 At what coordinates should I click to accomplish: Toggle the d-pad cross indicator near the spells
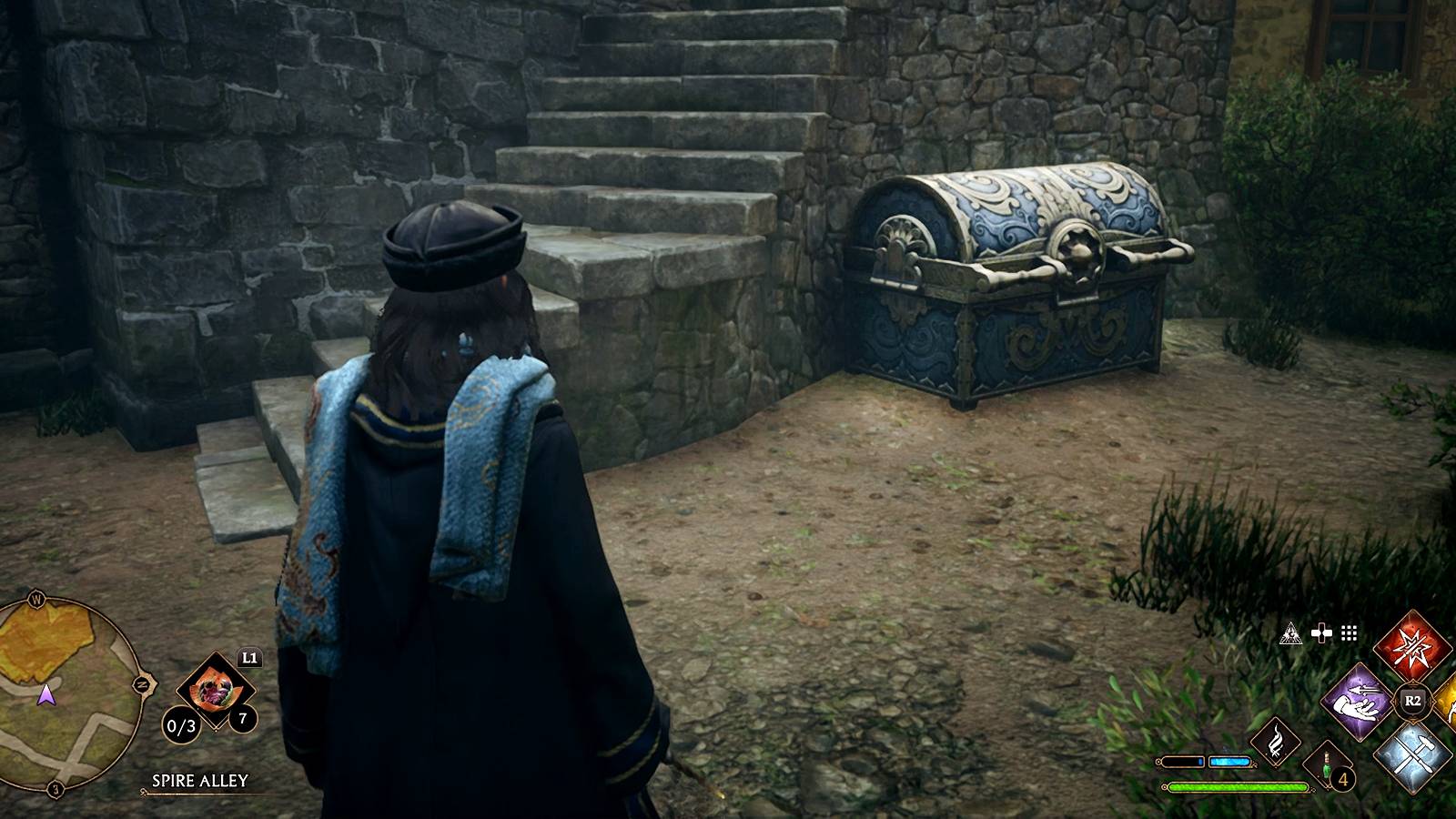coord(1321,633)
